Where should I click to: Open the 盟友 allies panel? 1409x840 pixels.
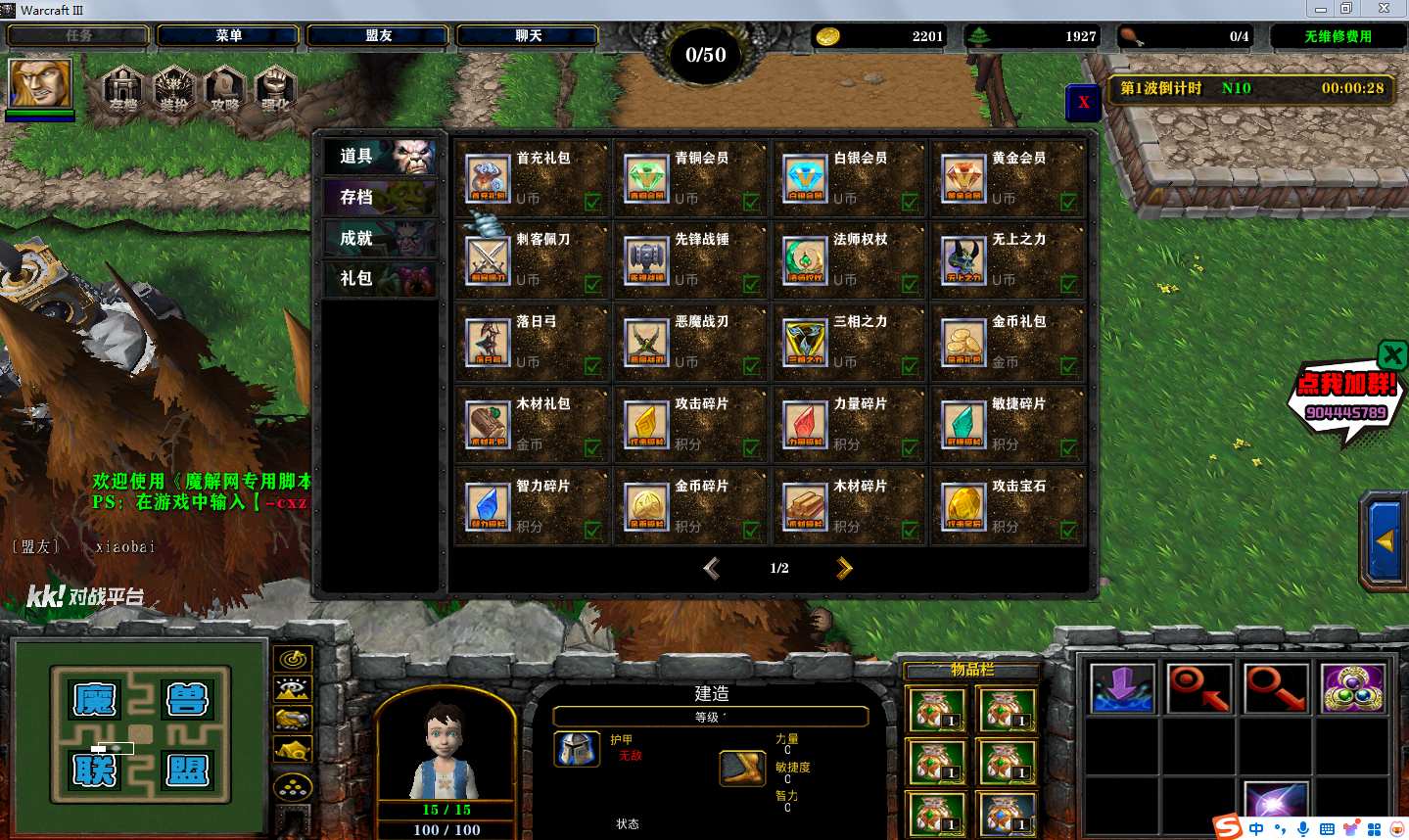pyautogui.click(x=378, y=36)
